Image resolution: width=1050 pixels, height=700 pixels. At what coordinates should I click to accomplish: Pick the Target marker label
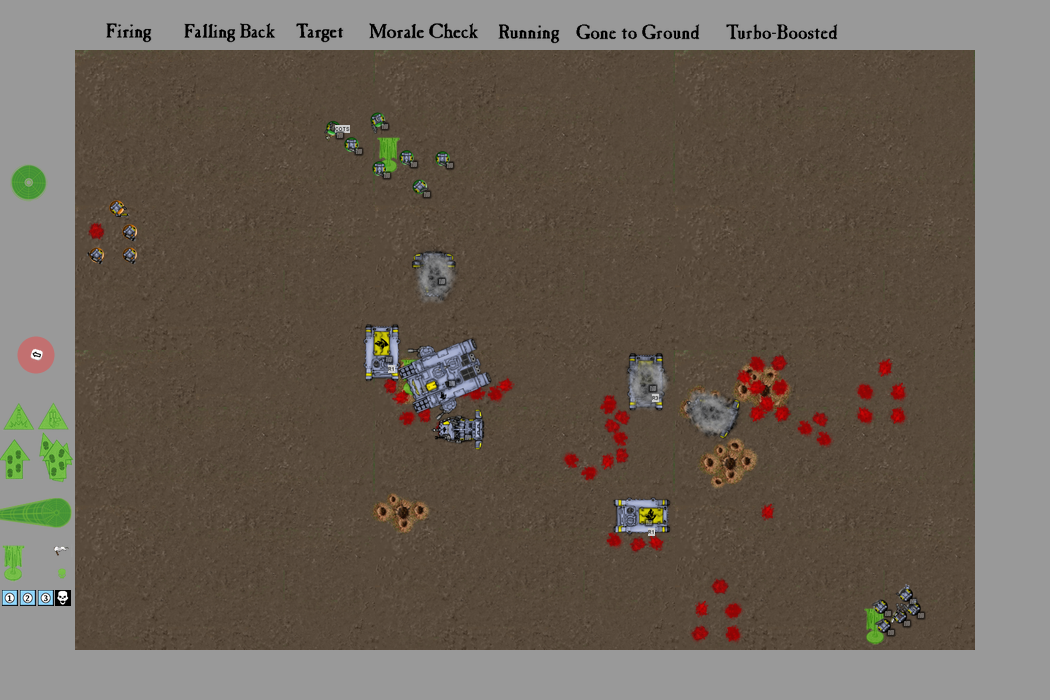coord(320,32)
